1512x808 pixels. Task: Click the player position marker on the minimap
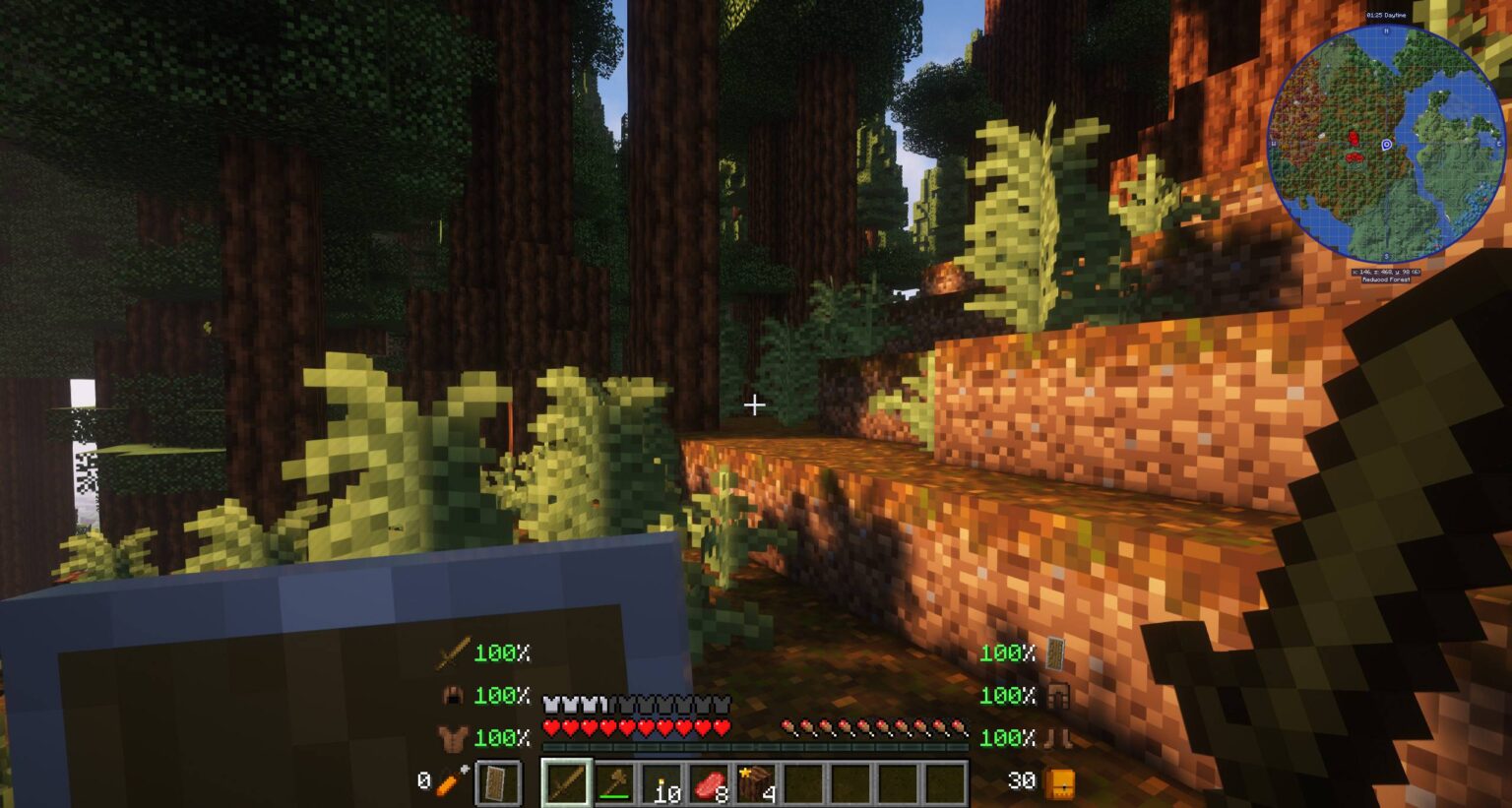1386,146
